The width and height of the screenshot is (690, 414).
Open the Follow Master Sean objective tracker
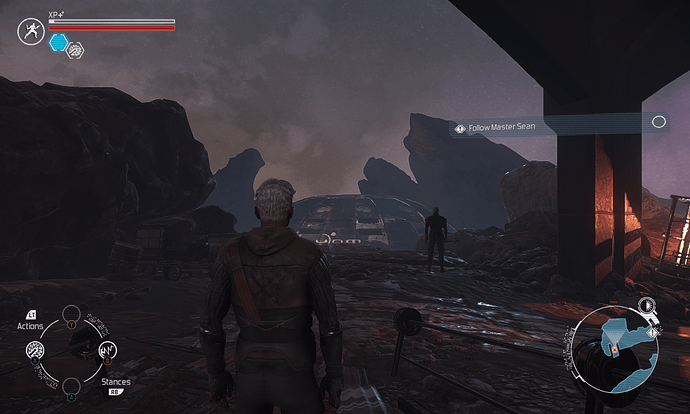coord(502,127)
